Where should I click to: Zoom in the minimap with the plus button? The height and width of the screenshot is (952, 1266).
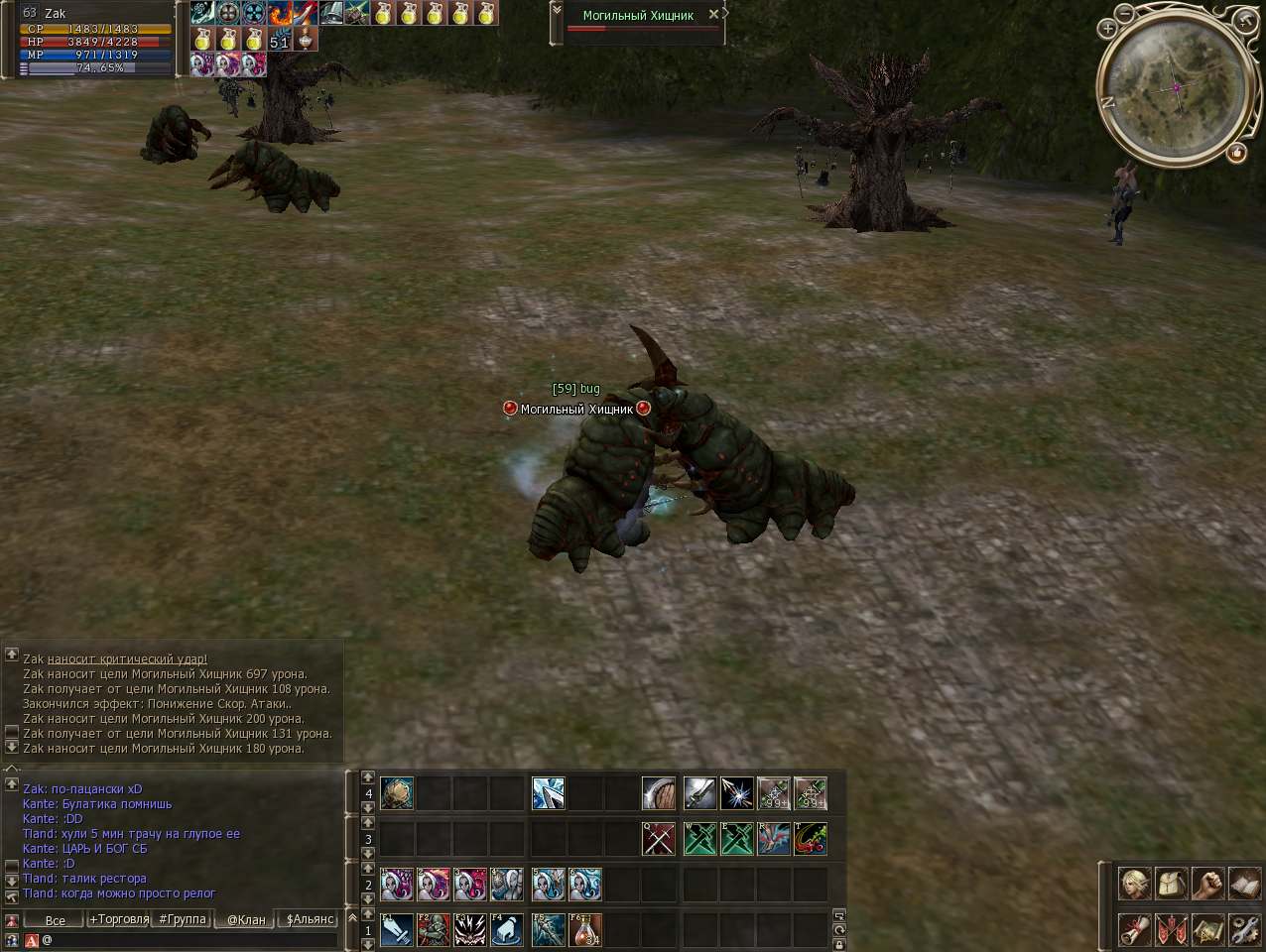point(1107,29)
